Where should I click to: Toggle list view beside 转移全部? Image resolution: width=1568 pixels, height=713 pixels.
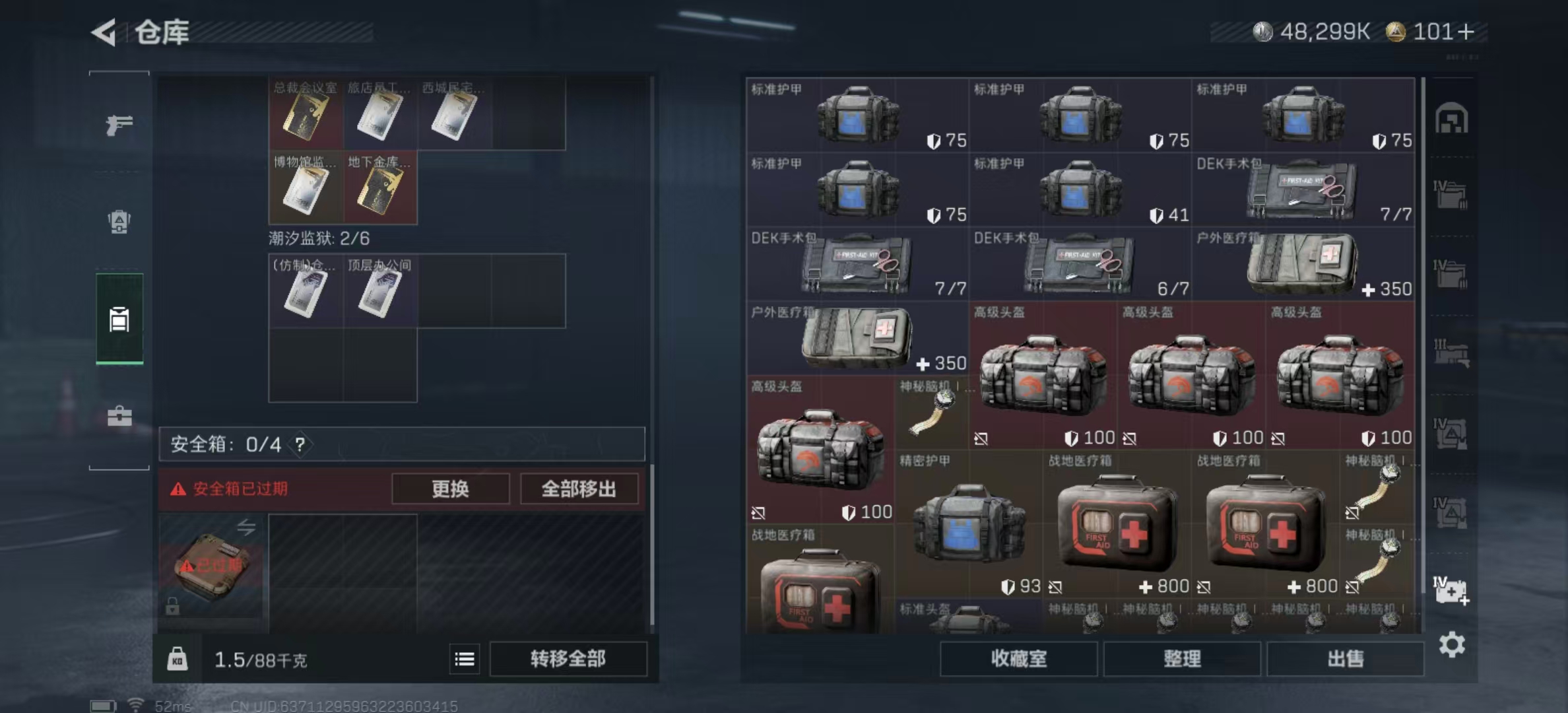tap(464, 659)
